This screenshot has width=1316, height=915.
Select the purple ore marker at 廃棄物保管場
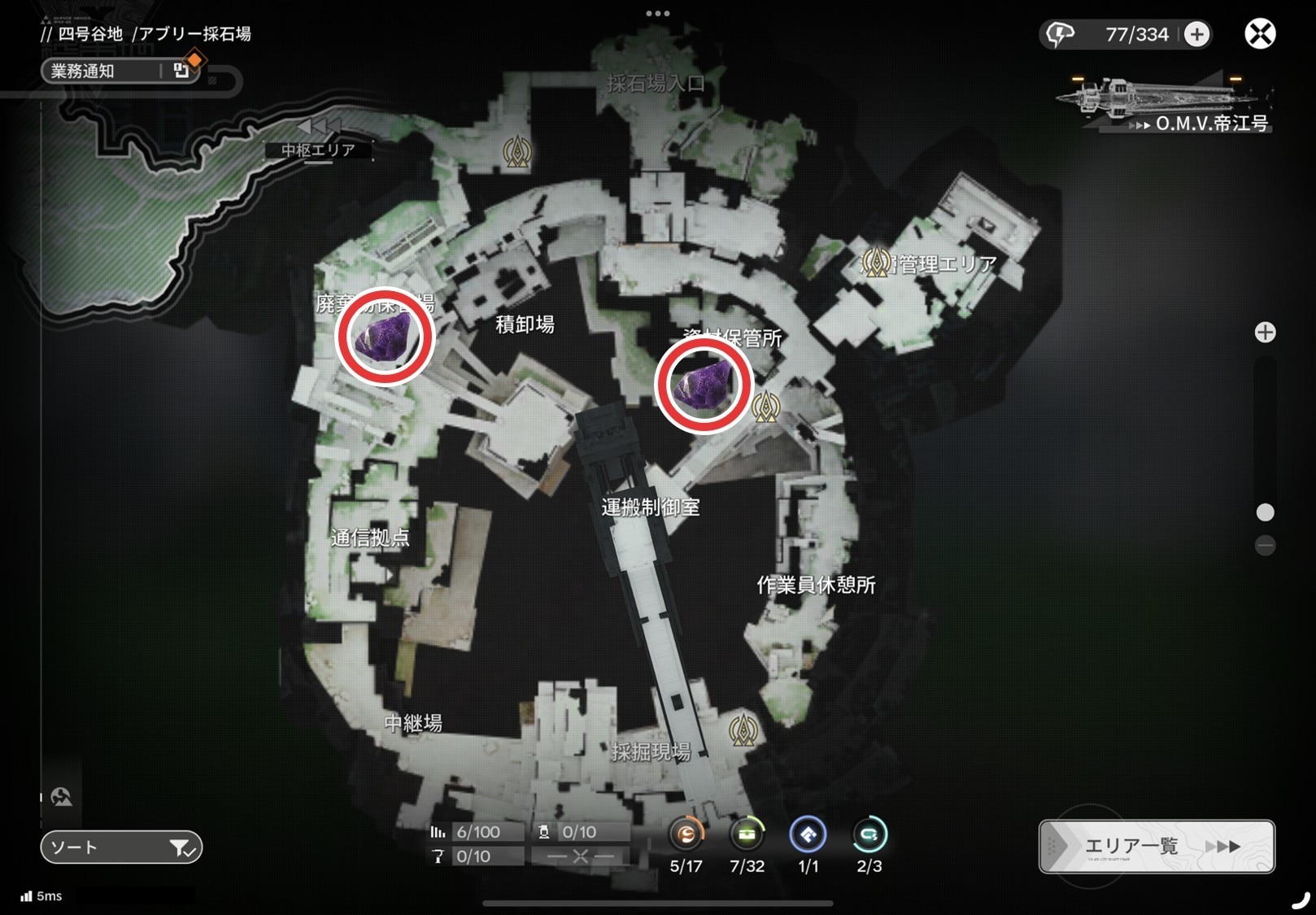pos(385,337)
